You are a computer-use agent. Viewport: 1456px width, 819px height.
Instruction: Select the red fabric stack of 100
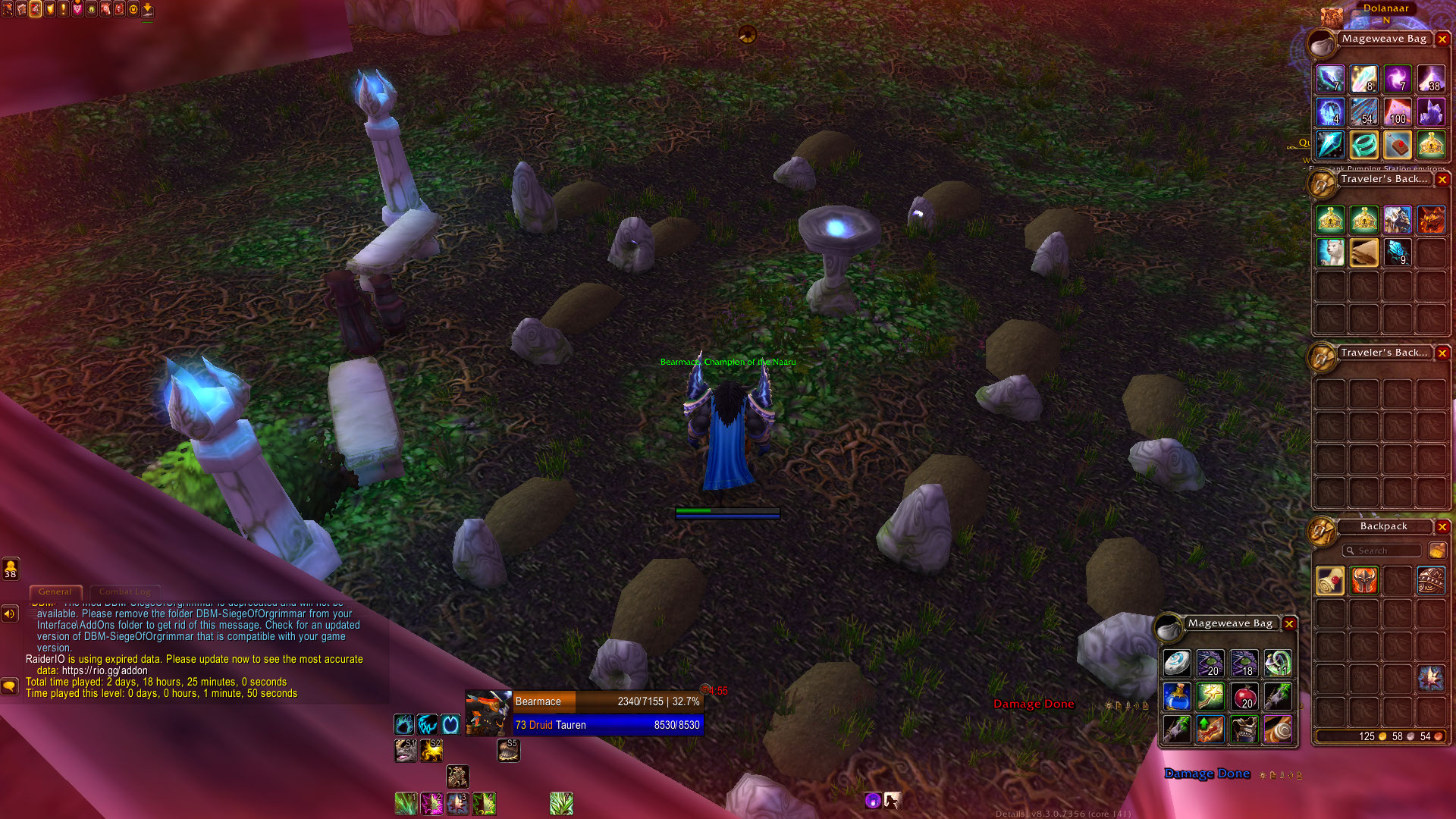click(1397, 112)
